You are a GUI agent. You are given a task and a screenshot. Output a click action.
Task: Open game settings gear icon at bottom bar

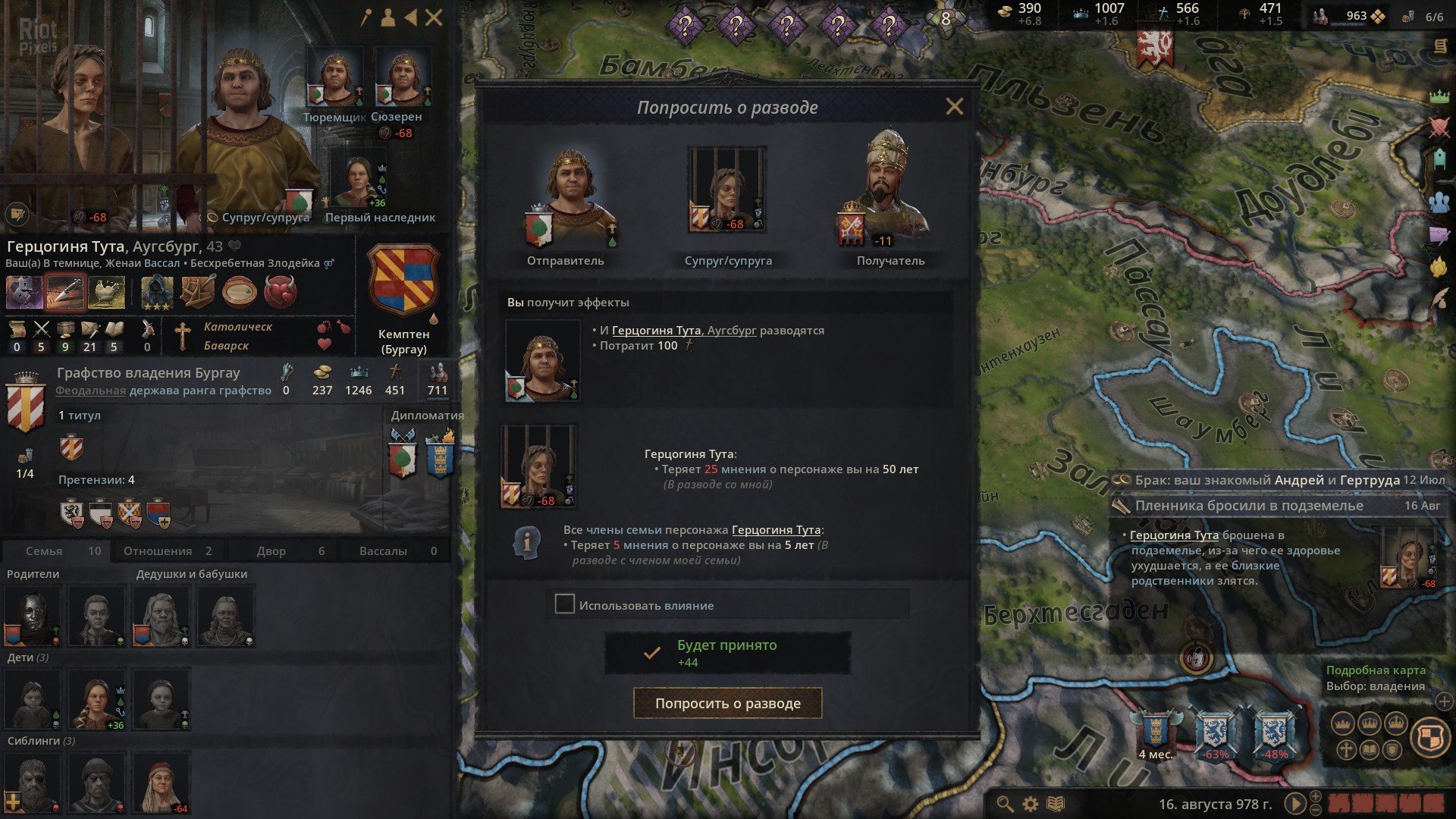(1030, 805)
